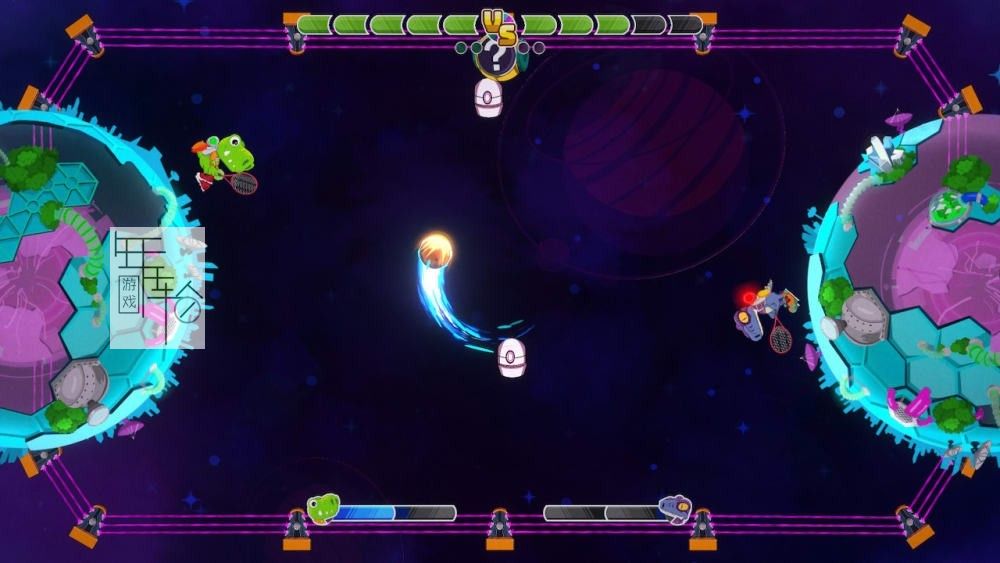
Task: Click the purple dinosaur portrait by the power bar
Action: pos(675,510)
